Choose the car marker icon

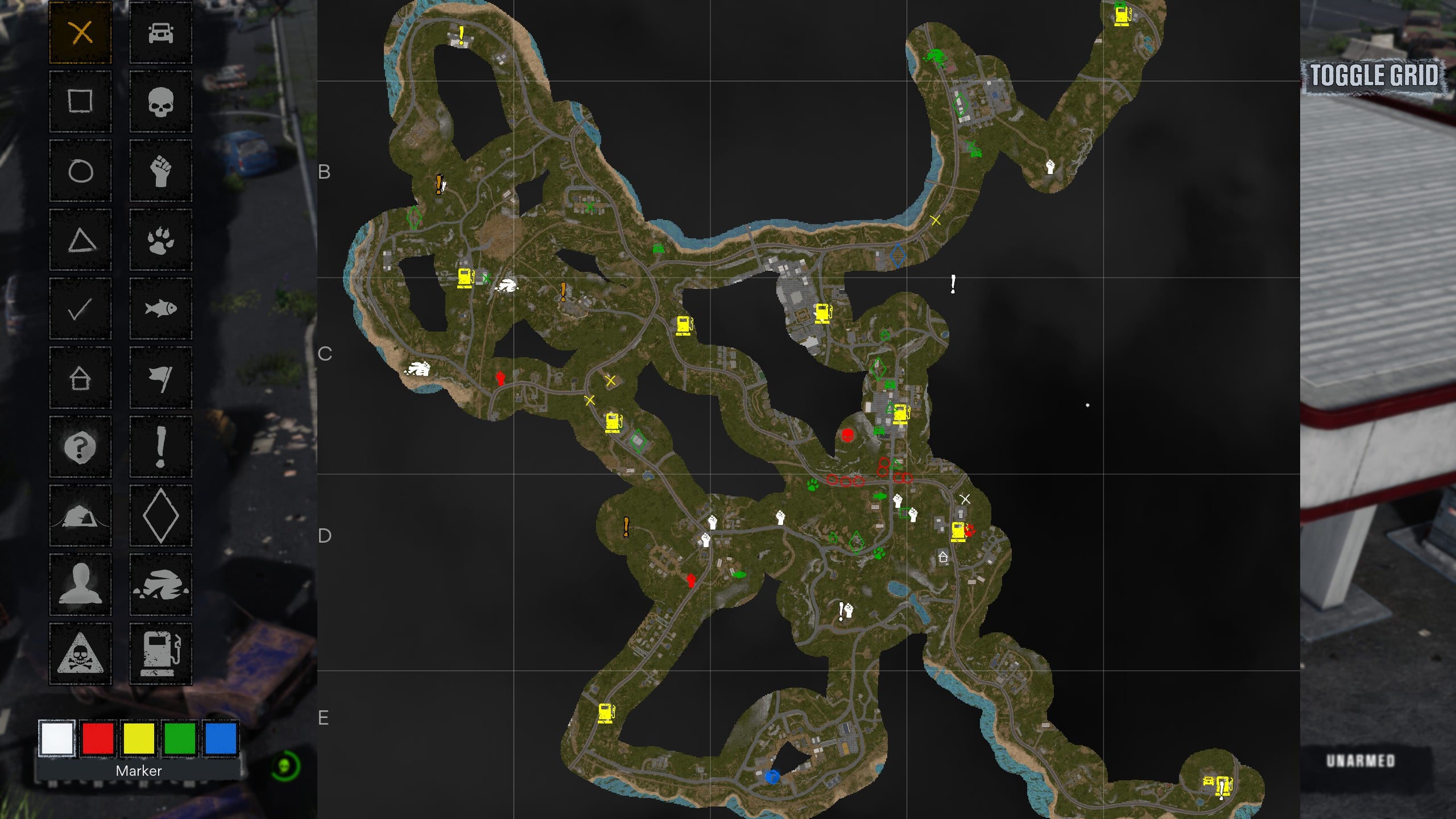point(161,32)
